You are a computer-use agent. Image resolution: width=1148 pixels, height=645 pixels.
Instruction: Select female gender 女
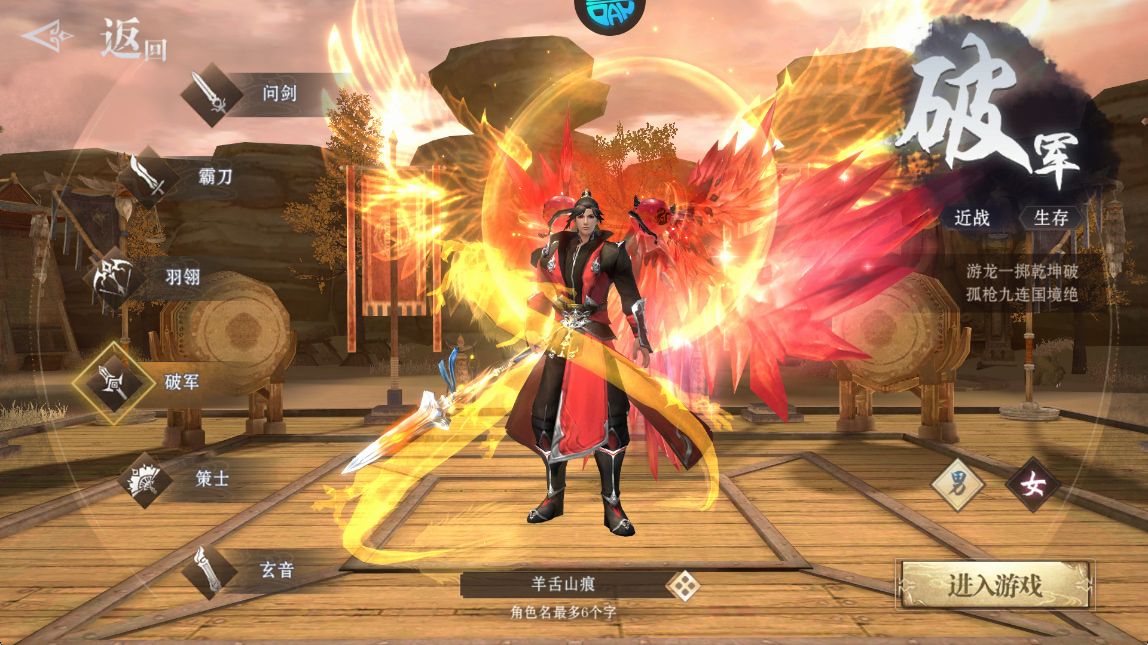click(1032, 485)
